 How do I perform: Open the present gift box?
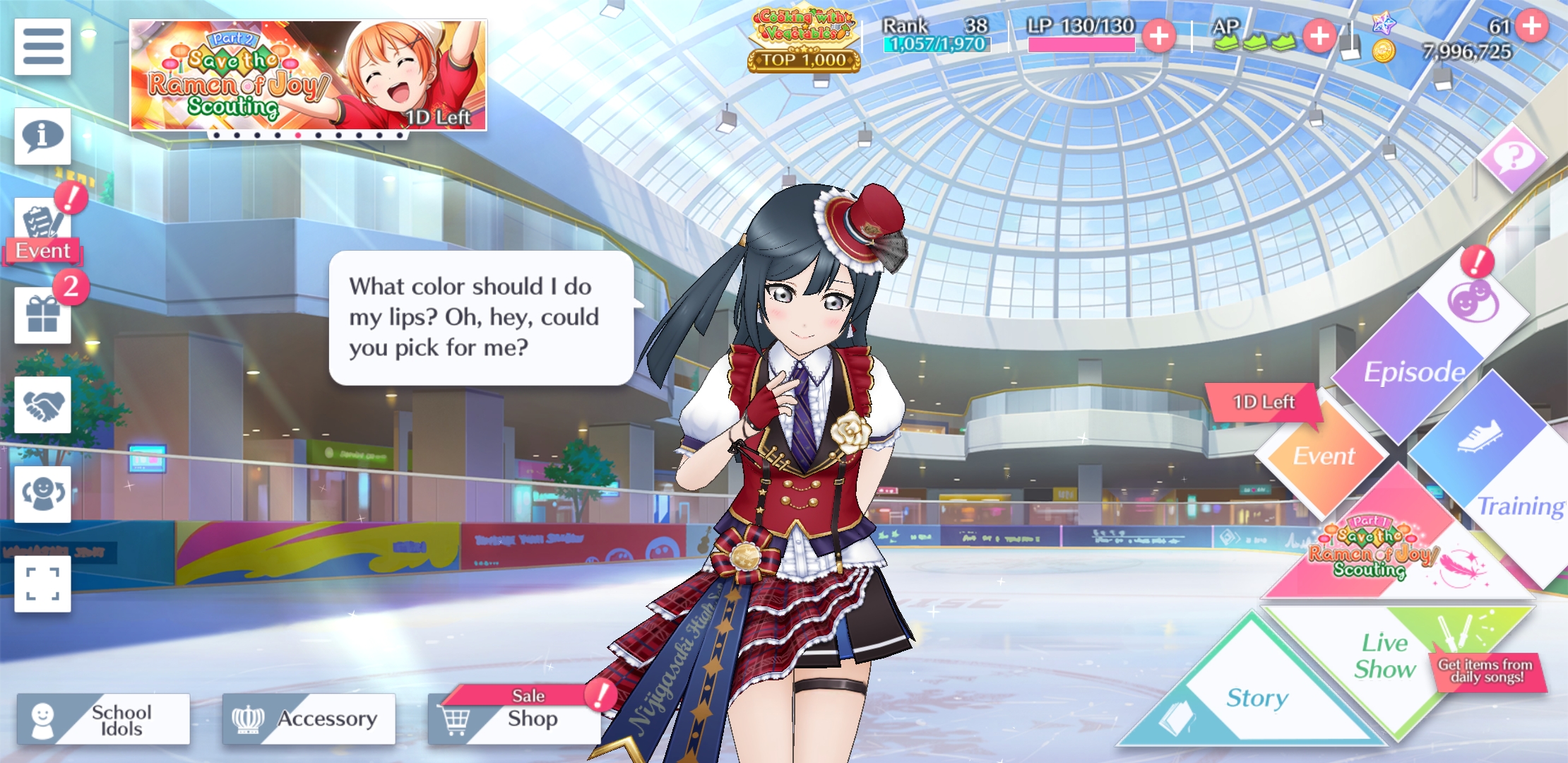click(x=42, y=315)
